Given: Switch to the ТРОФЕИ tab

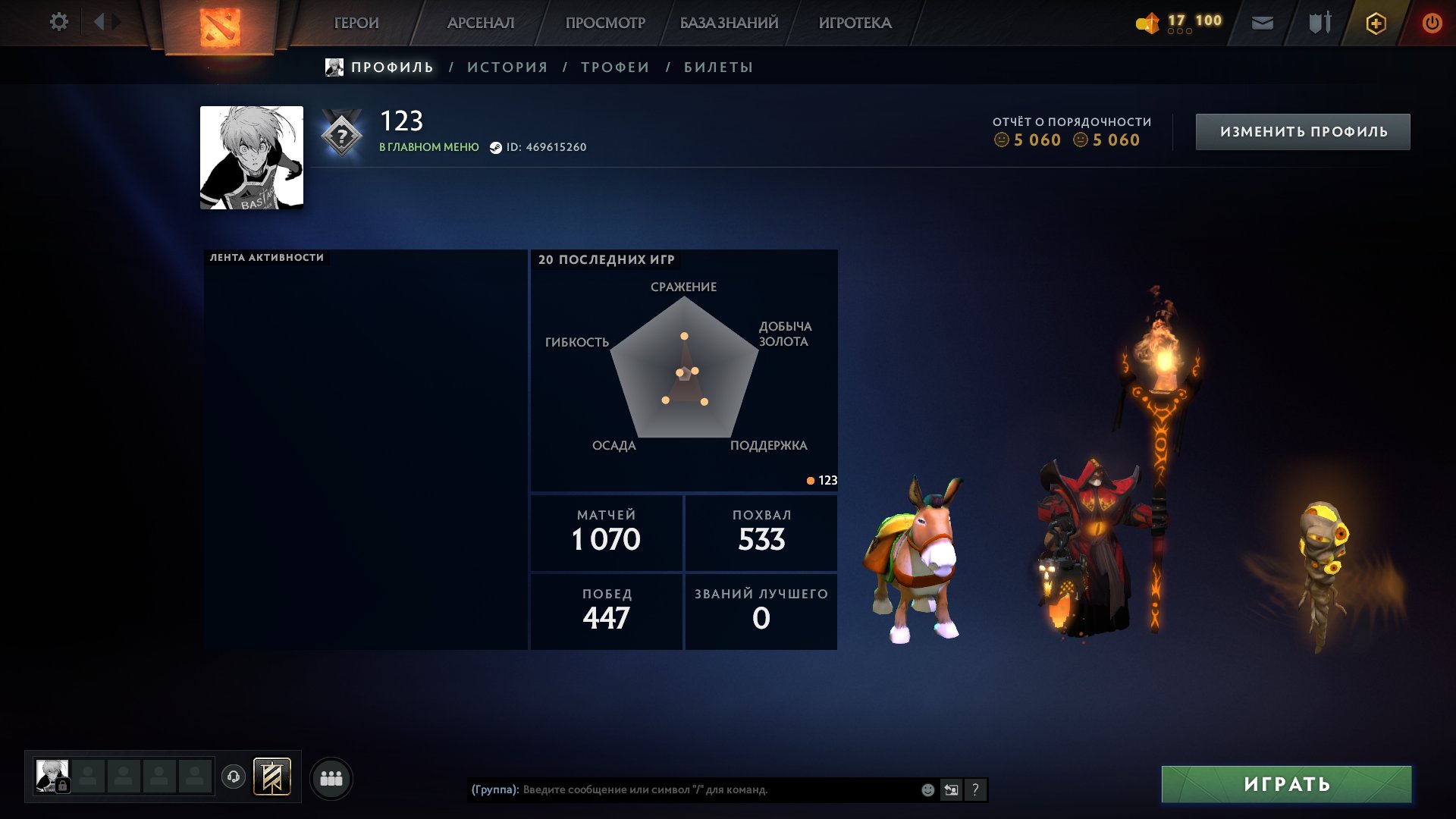Looking at the screenshot, I should tap(615, 67).
